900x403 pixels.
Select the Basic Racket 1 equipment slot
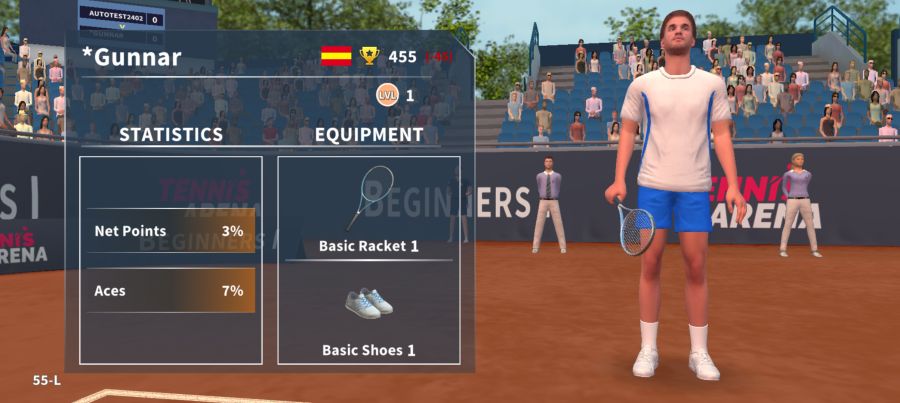point(368,210)
